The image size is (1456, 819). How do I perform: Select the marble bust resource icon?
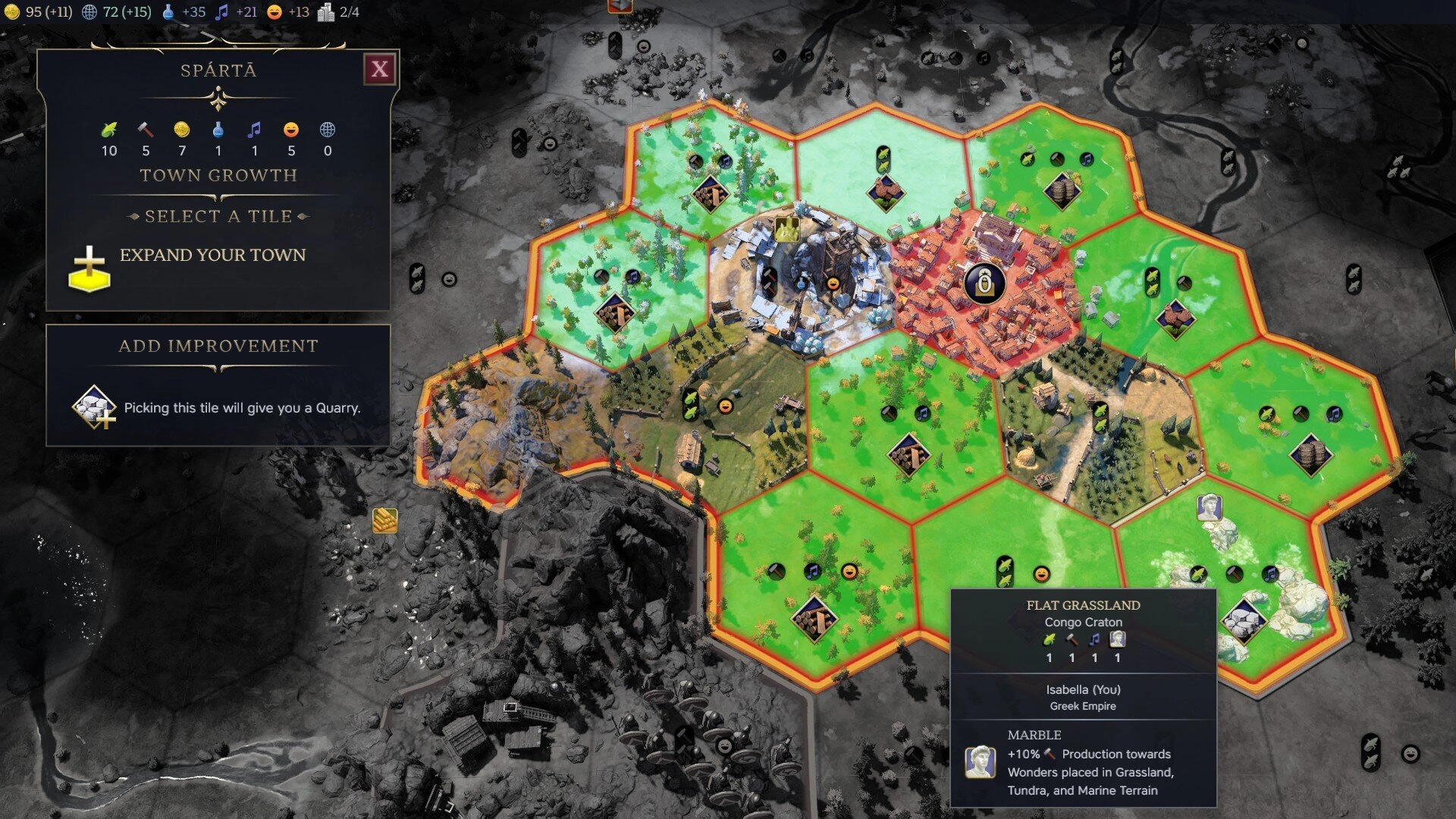pos(1209,507)
